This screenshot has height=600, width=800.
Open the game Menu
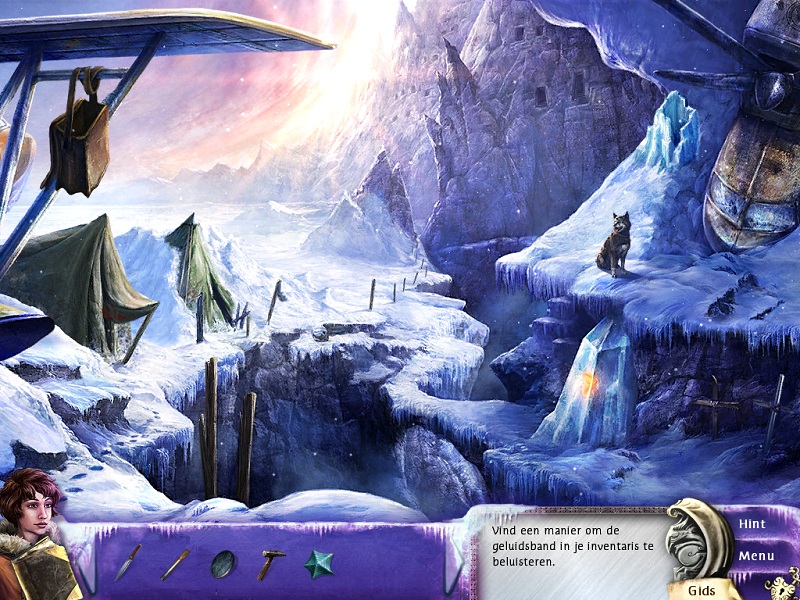[756, 555]
